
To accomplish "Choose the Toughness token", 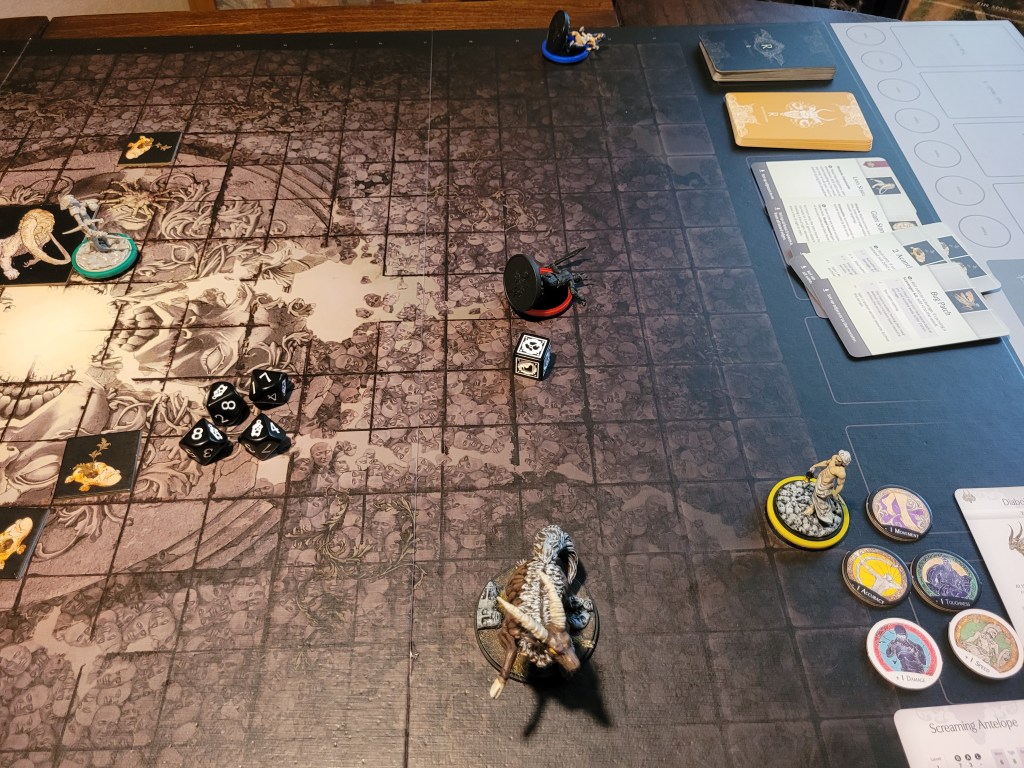I will tap(944, 580).
